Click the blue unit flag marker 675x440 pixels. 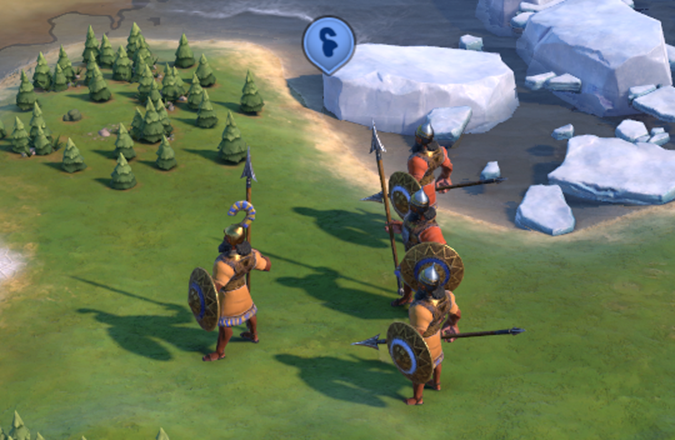[329, 44]
